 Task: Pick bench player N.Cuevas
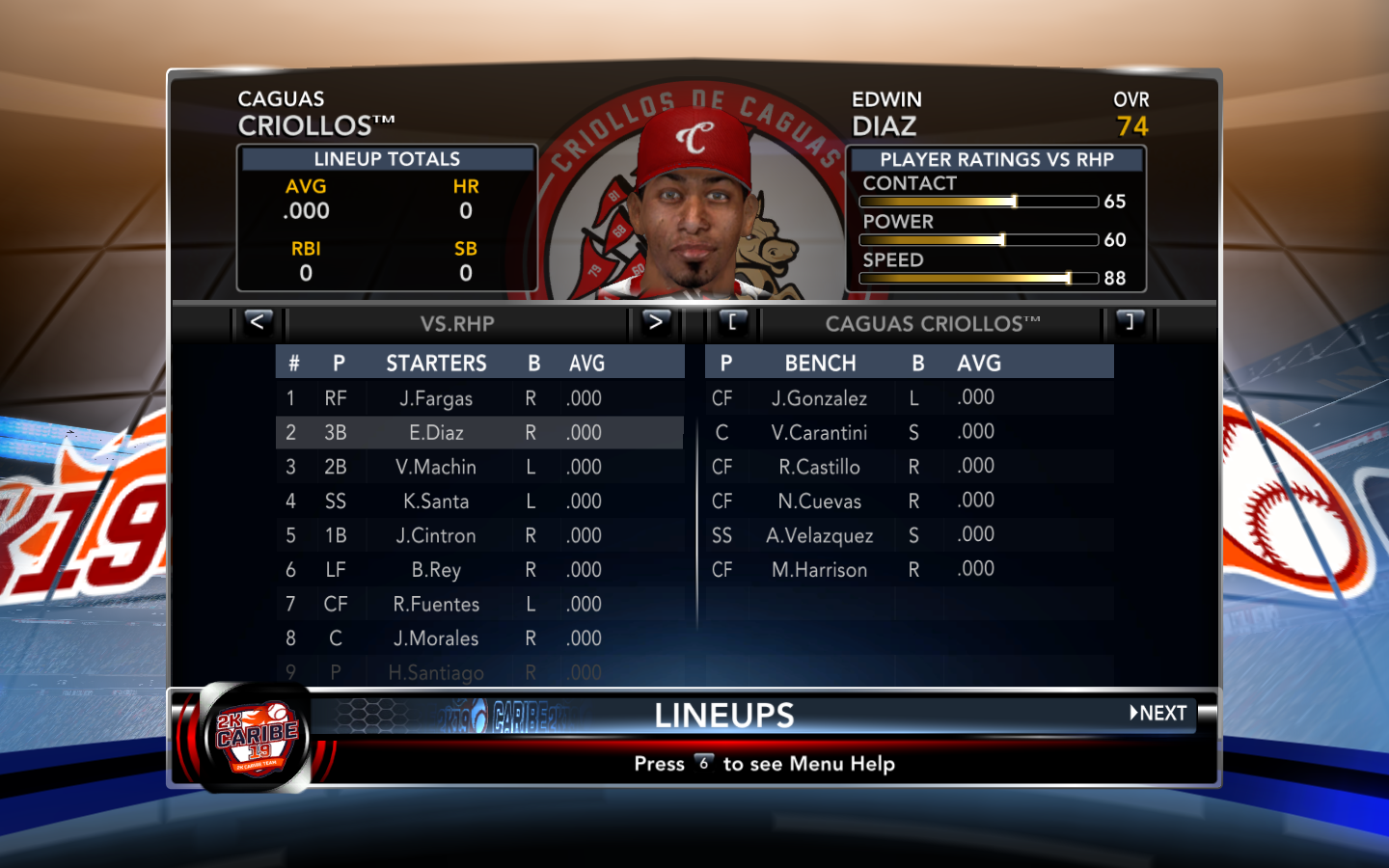click(x=819, y=502)
